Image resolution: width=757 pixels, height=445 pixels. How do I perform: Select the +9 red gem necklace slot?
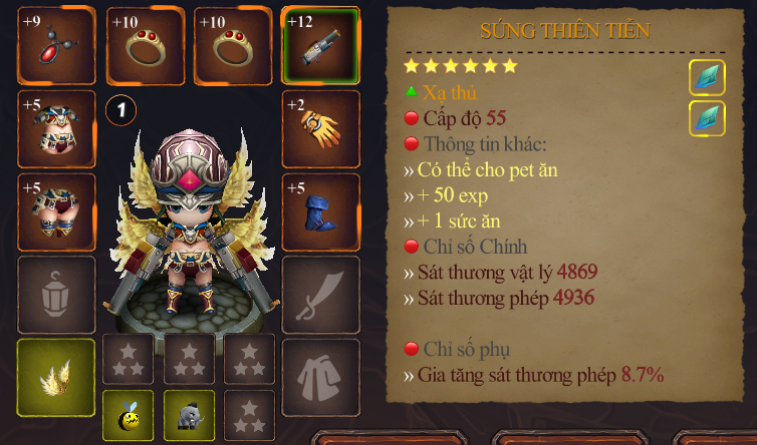(56, 46)
